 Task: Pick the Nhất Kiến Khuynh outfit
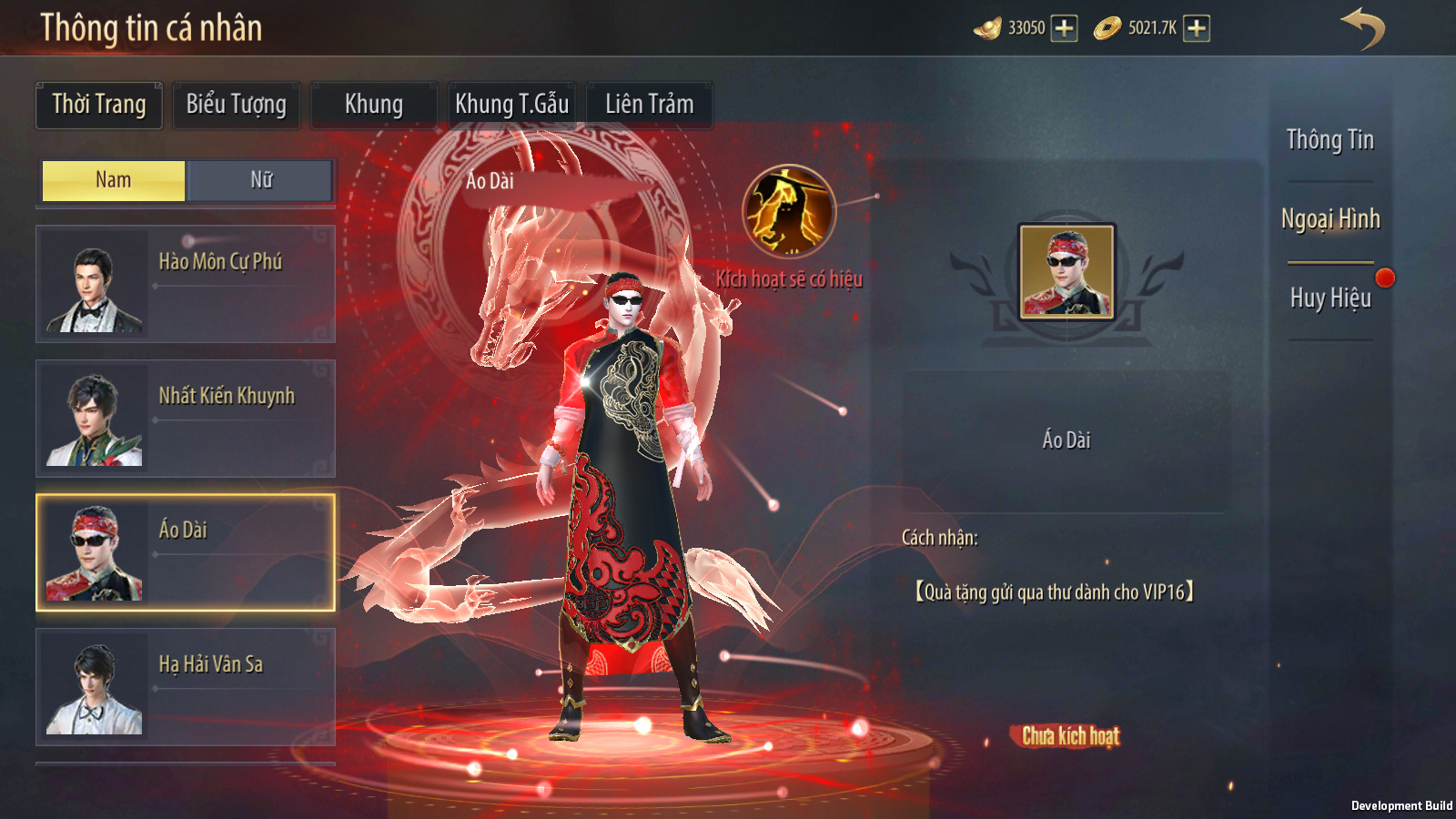click(x=186, y=419)
